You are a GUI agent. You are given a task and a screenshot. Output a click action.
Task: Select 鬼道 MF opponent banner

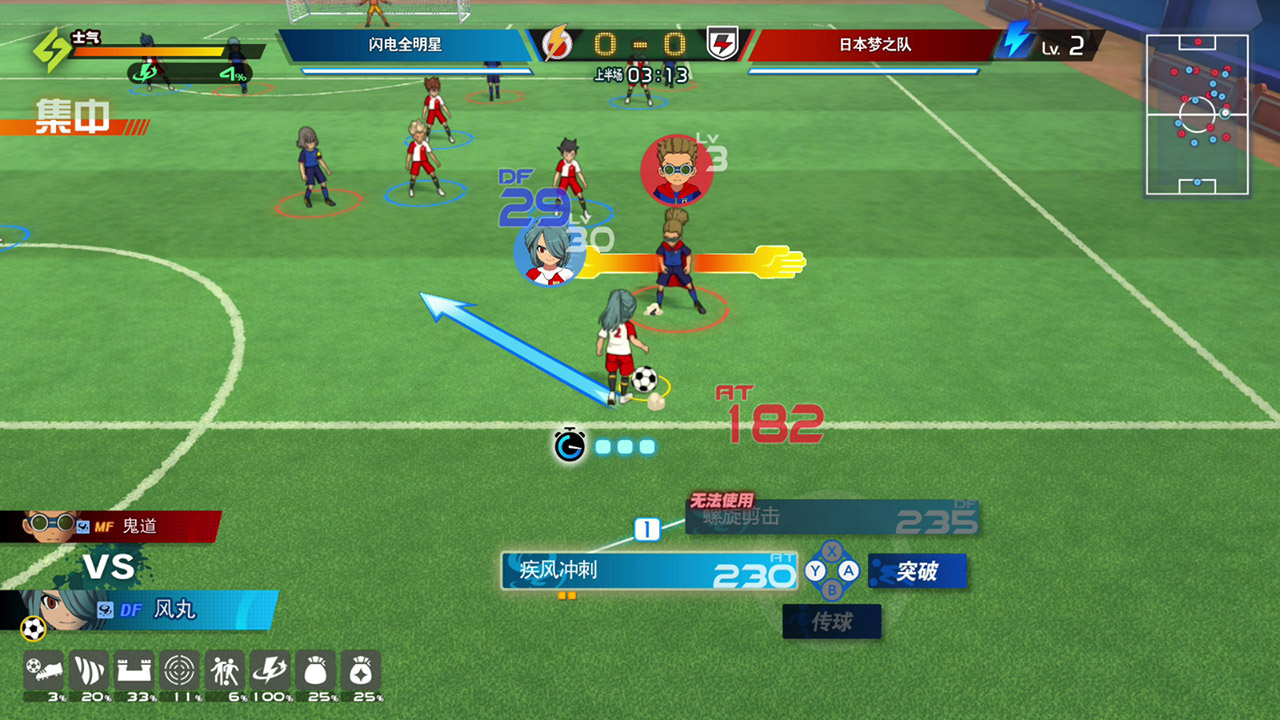(110, 526)
